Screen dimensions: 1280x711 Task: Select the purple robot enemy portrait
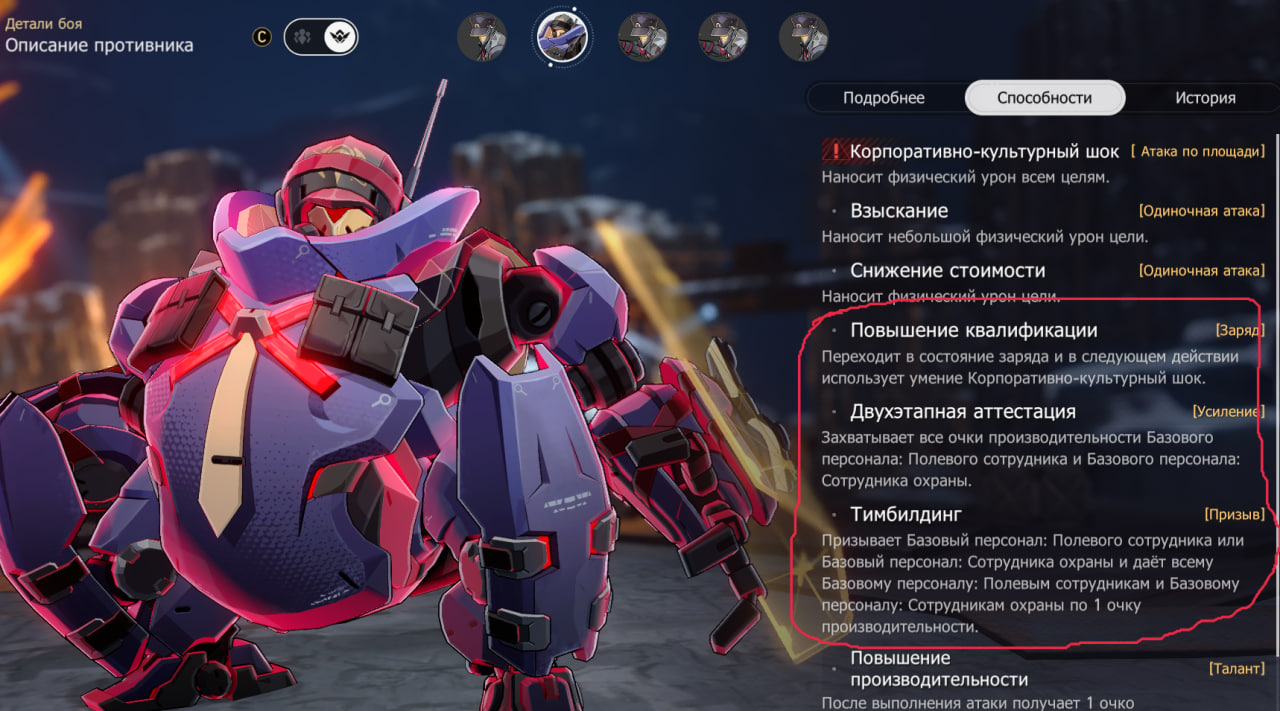pyautogui.click(x=562, y=37)
